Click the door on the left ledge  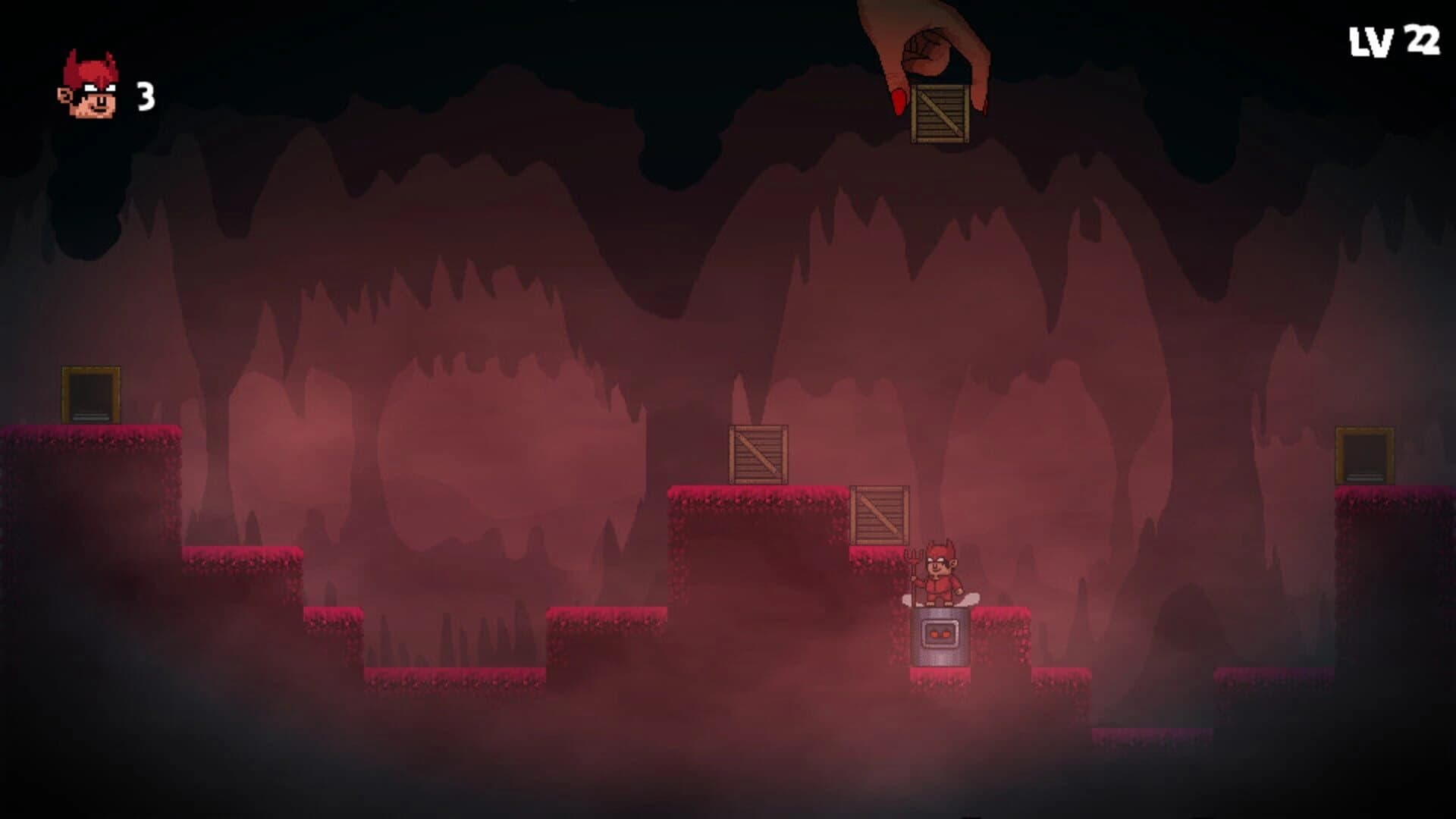pyautogui.click(x=91, y=394)
